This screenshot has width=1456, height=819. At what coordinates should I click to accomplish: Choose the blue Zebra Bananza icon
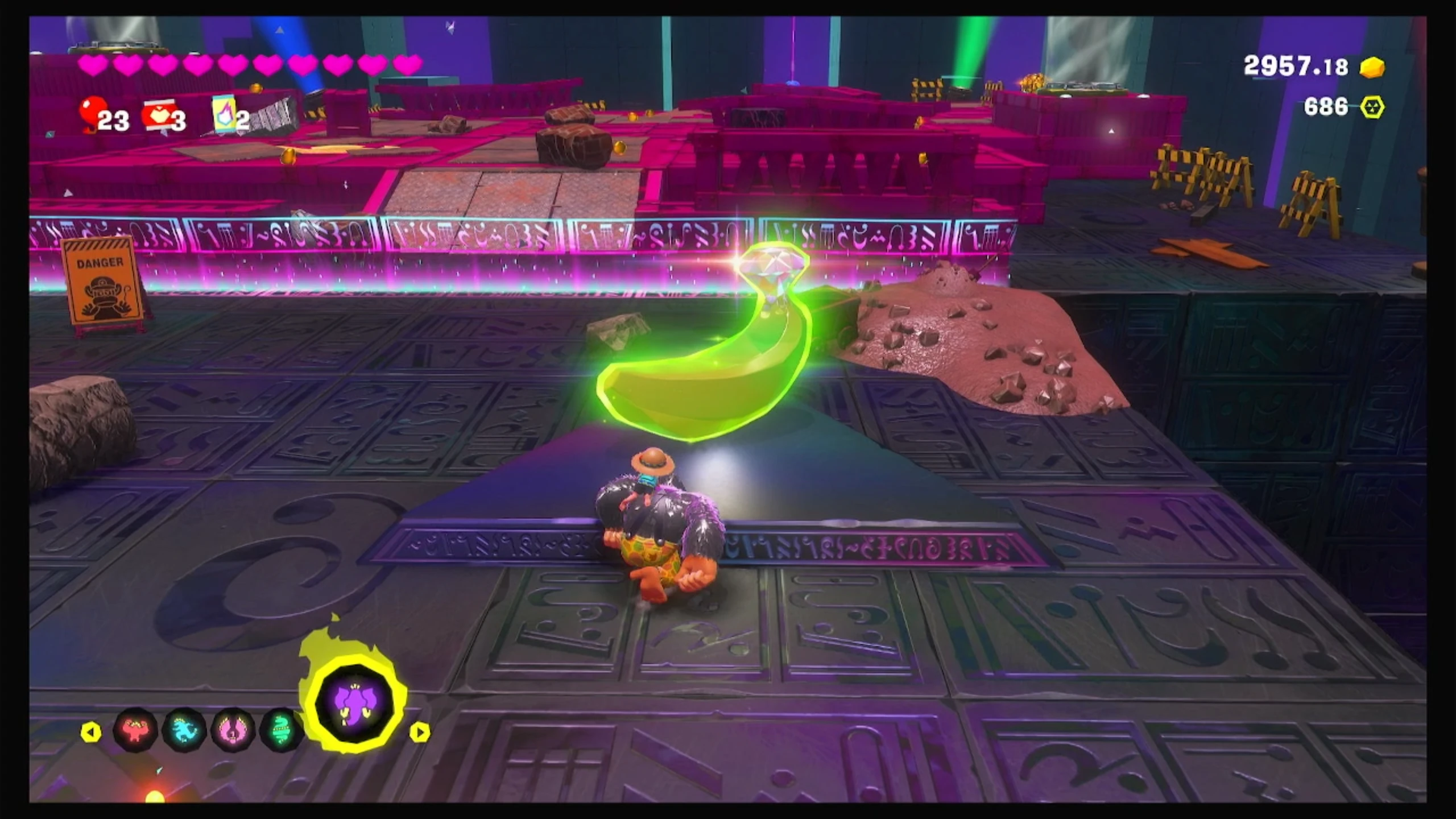click(185, 730)
